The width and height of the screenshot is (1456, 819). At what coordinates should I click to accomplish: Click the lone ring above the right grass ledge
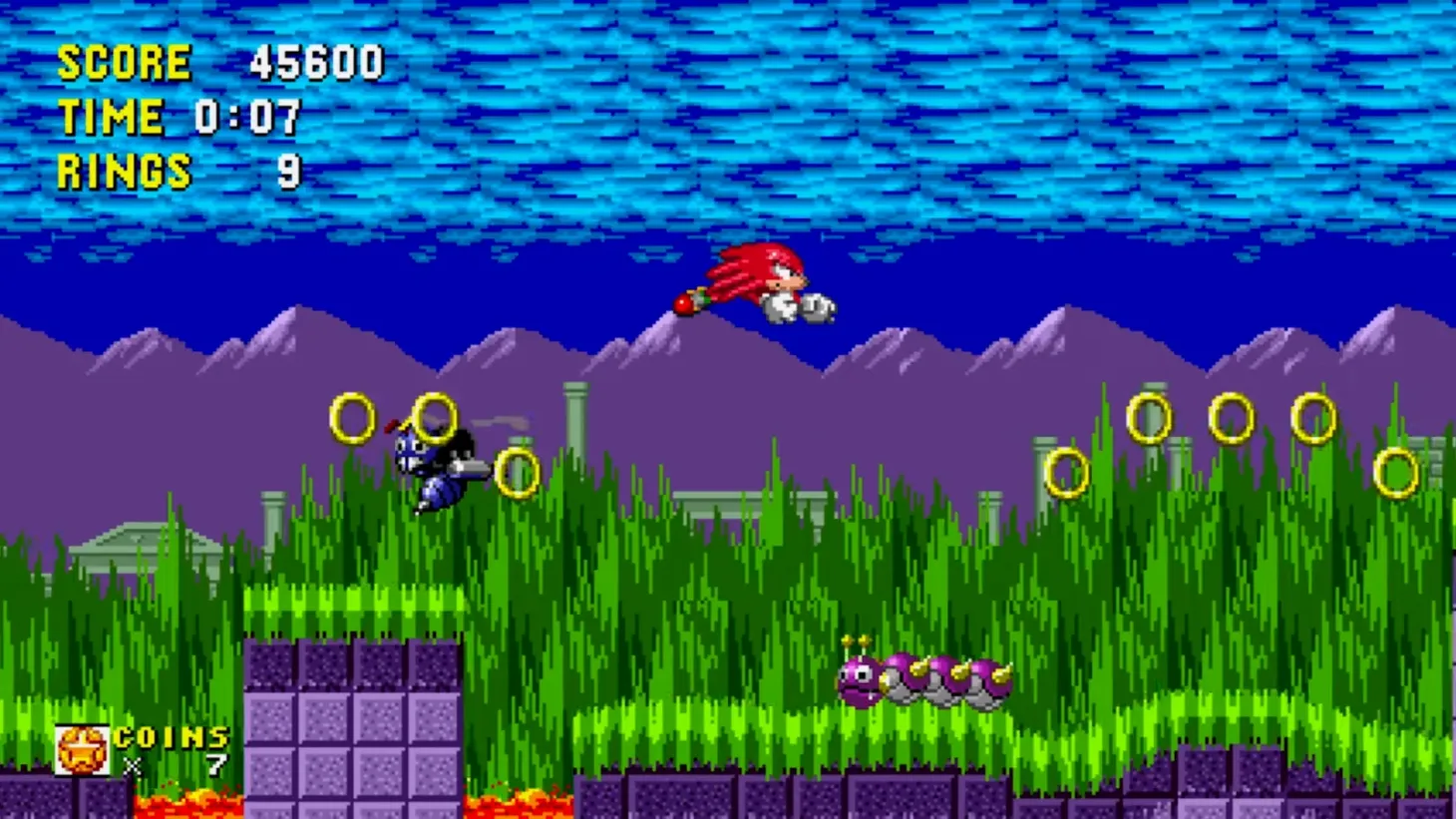click(1067, 472)
